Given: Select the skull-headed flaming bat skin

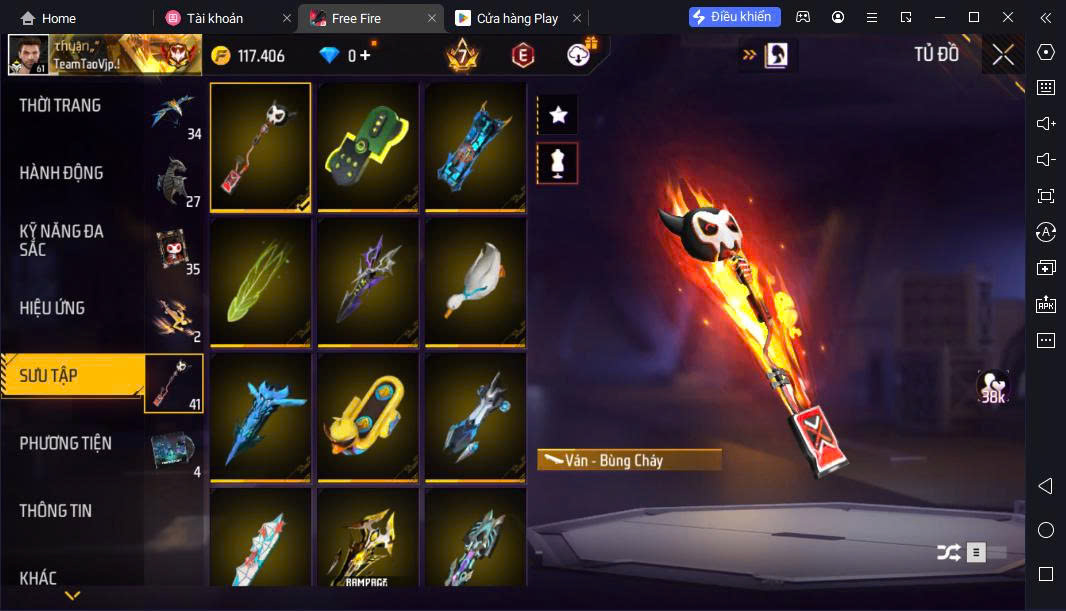Looking at the screenshot, I should (260, 147).
